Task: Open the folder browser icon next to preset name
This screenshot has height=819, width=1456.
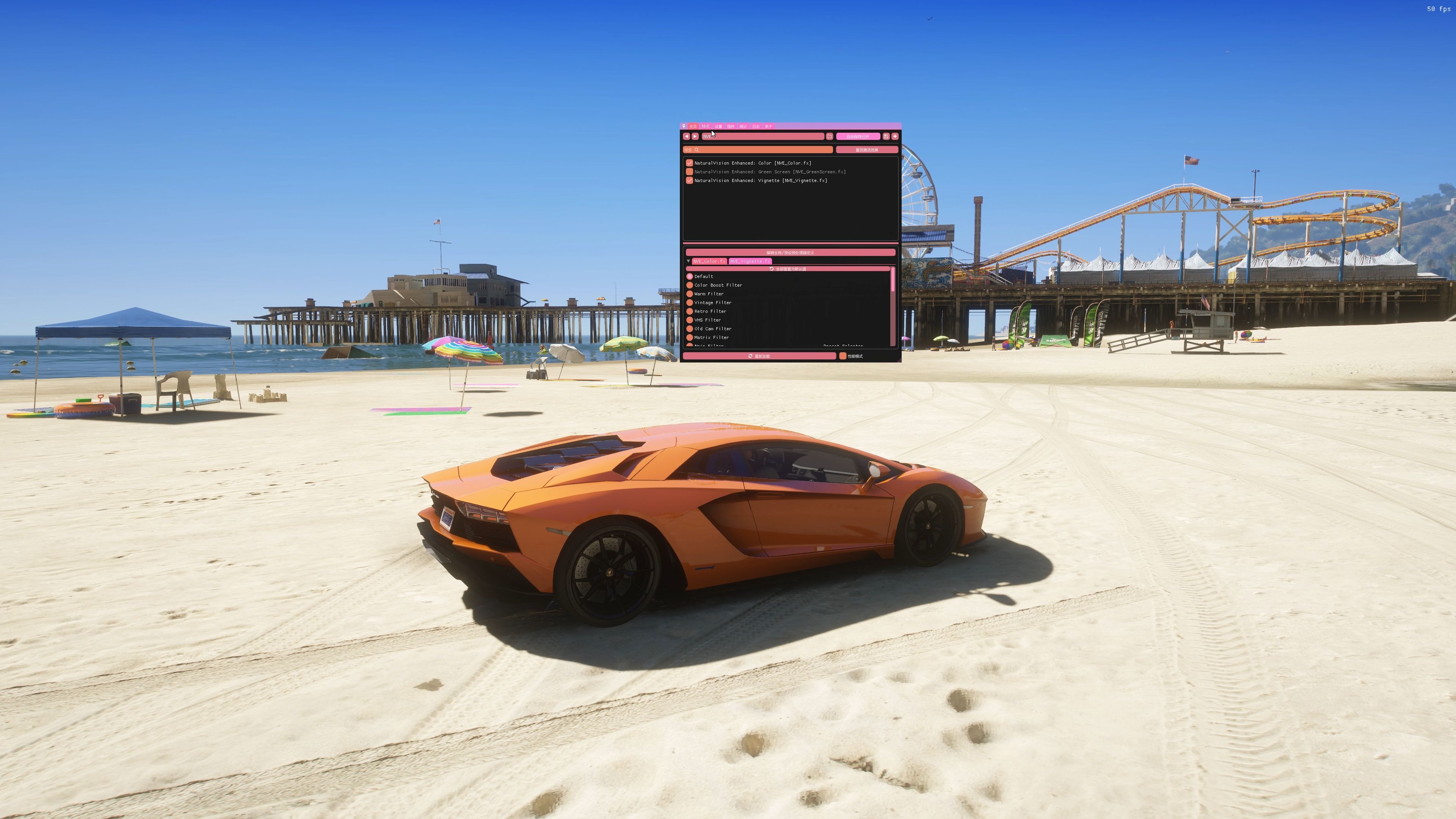Action: click(x=830, y=136)
